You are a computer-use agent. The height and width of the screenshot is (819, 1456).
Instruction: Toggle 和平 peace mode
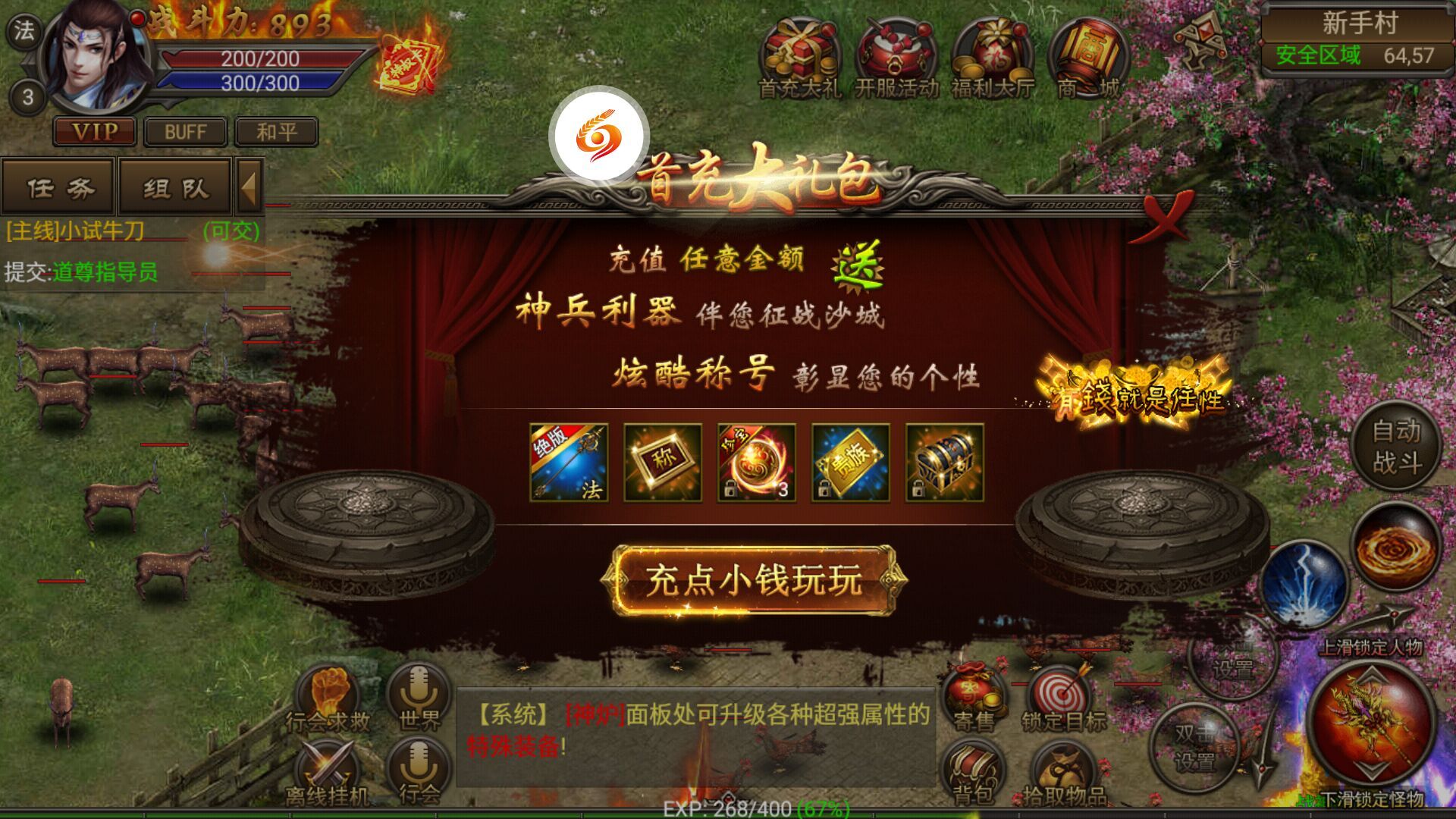278,132
